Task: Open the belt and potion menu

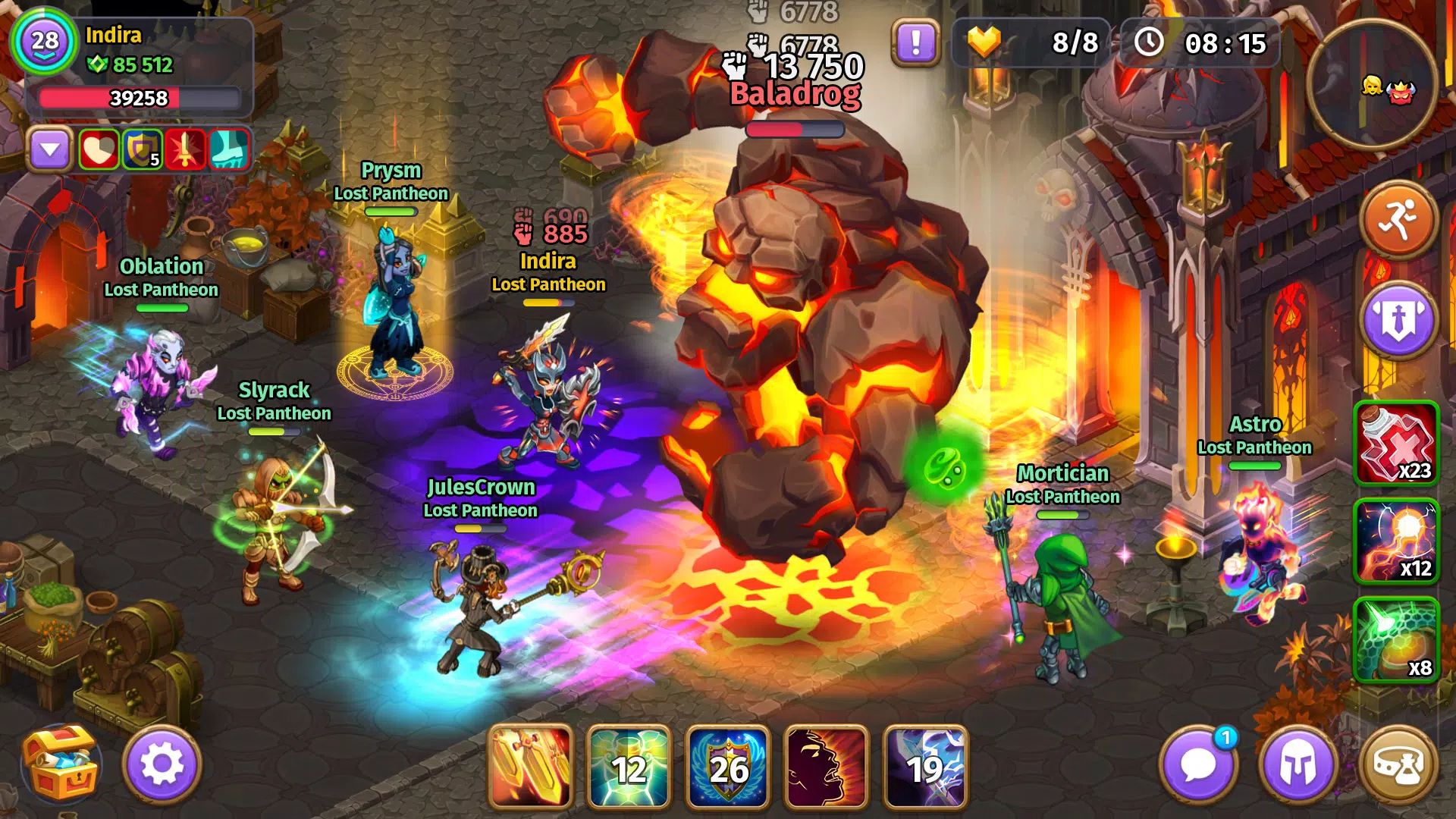Action: click(x=1398, y=764)
